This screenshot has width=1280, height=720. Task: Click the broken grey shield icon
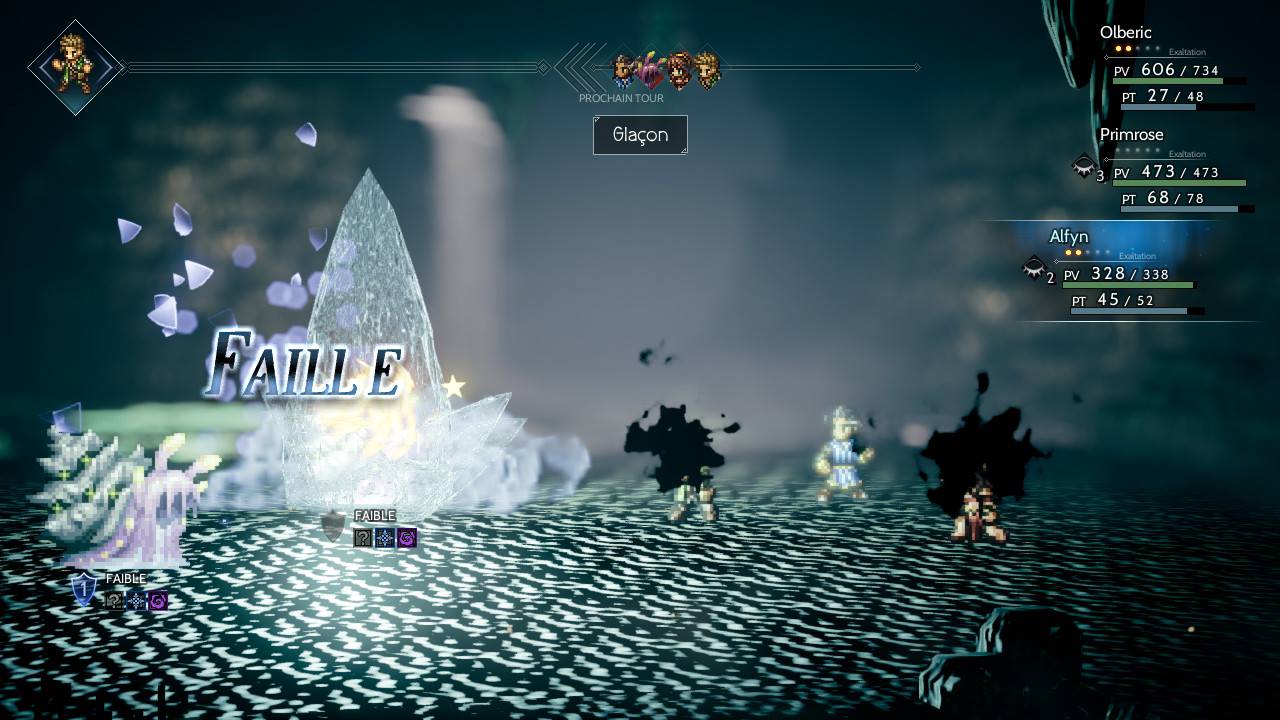click(333, 526)
